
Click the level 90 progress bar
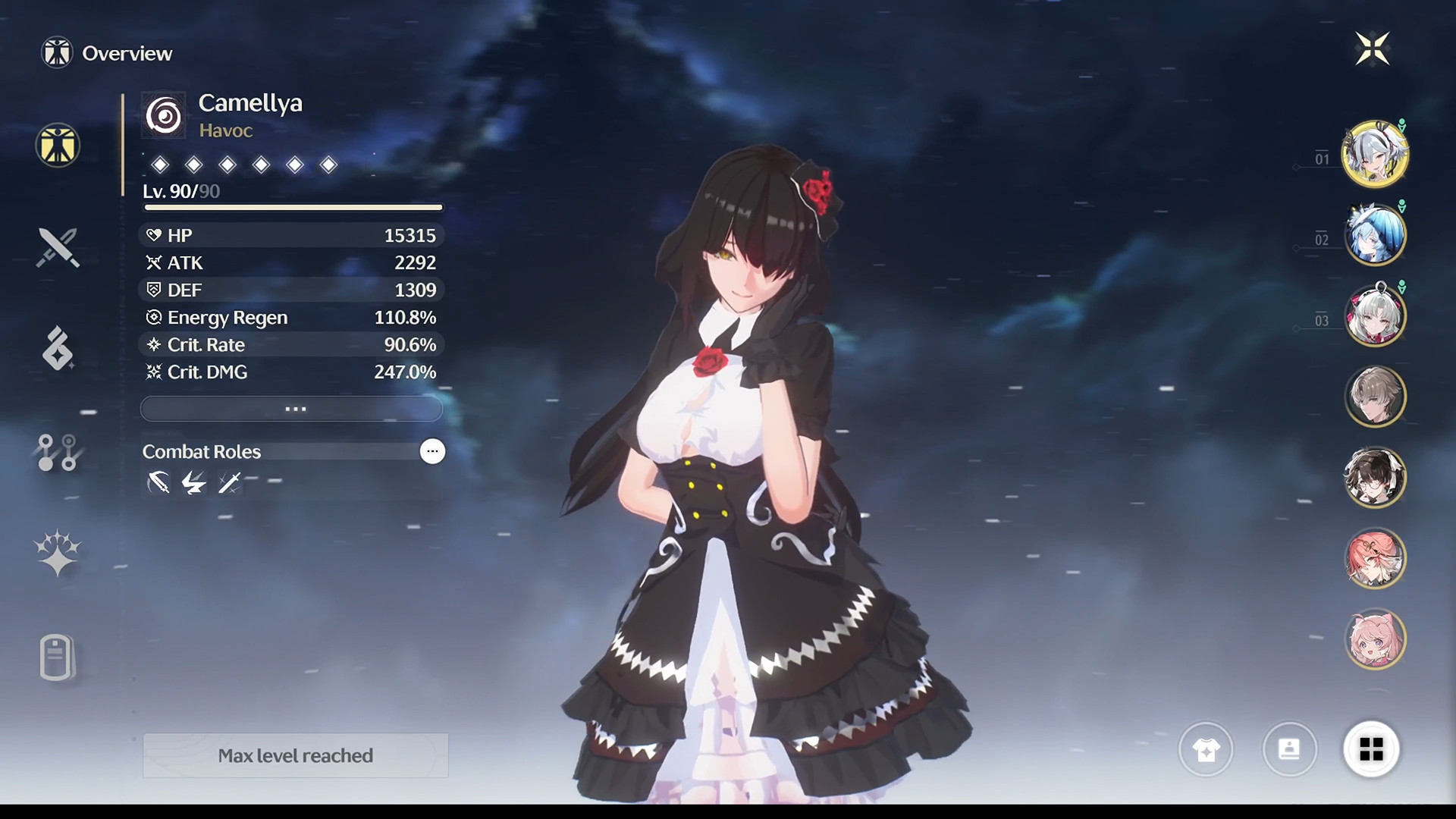291,207
